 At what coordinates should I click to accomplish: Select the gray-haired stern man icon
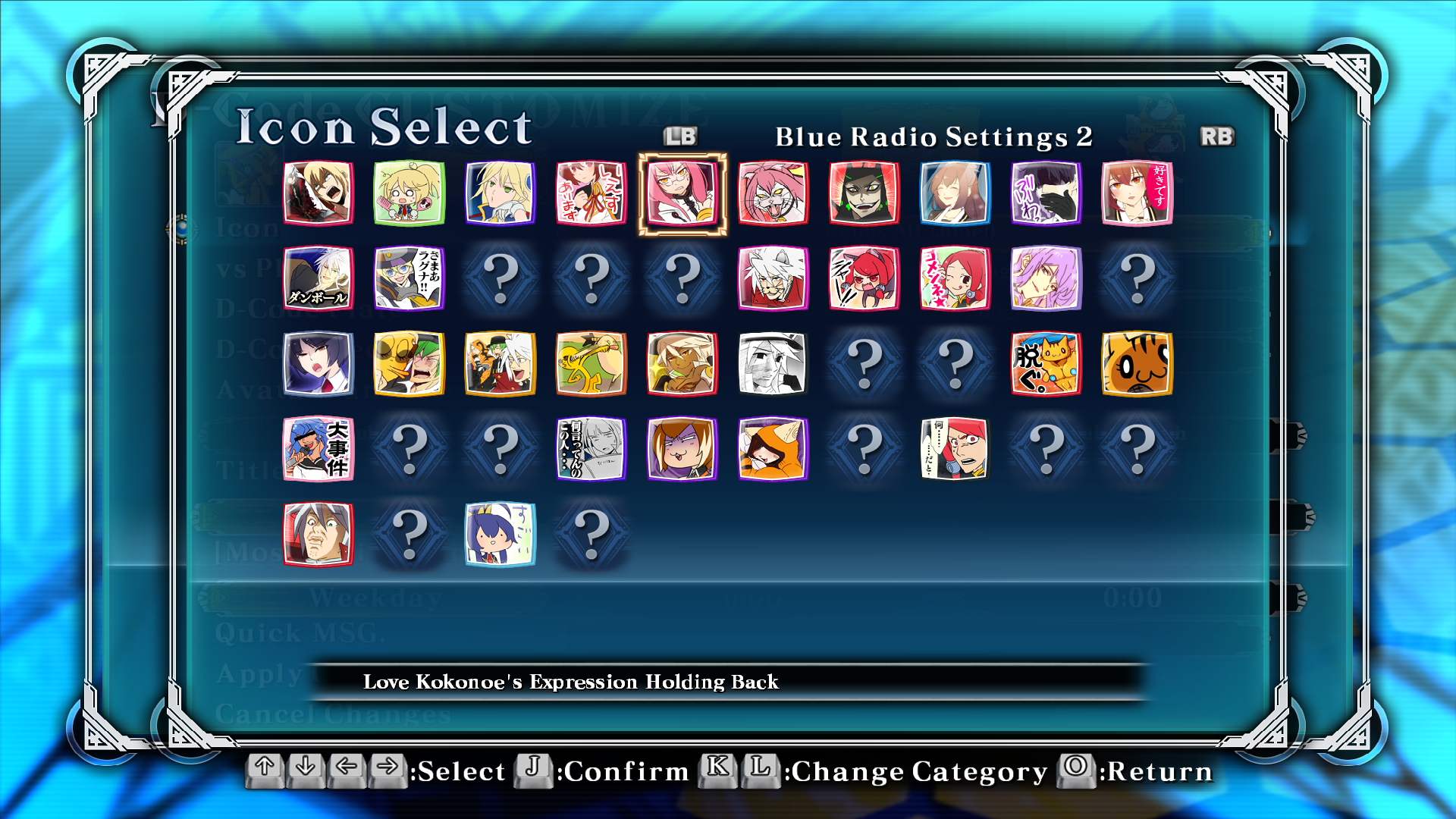point(318,533)
